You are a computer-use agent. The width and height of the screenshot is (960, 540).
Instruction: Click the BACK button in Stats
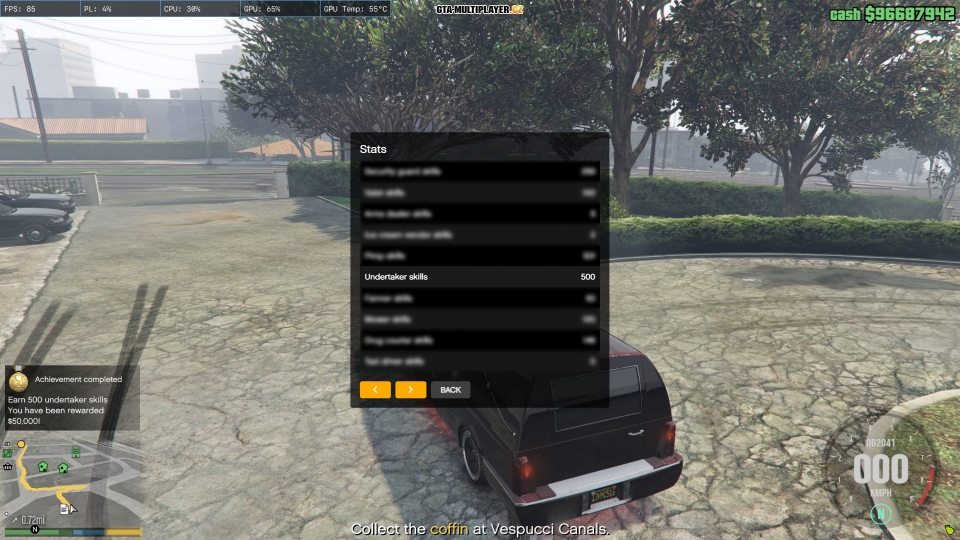(x=450, y=389)
